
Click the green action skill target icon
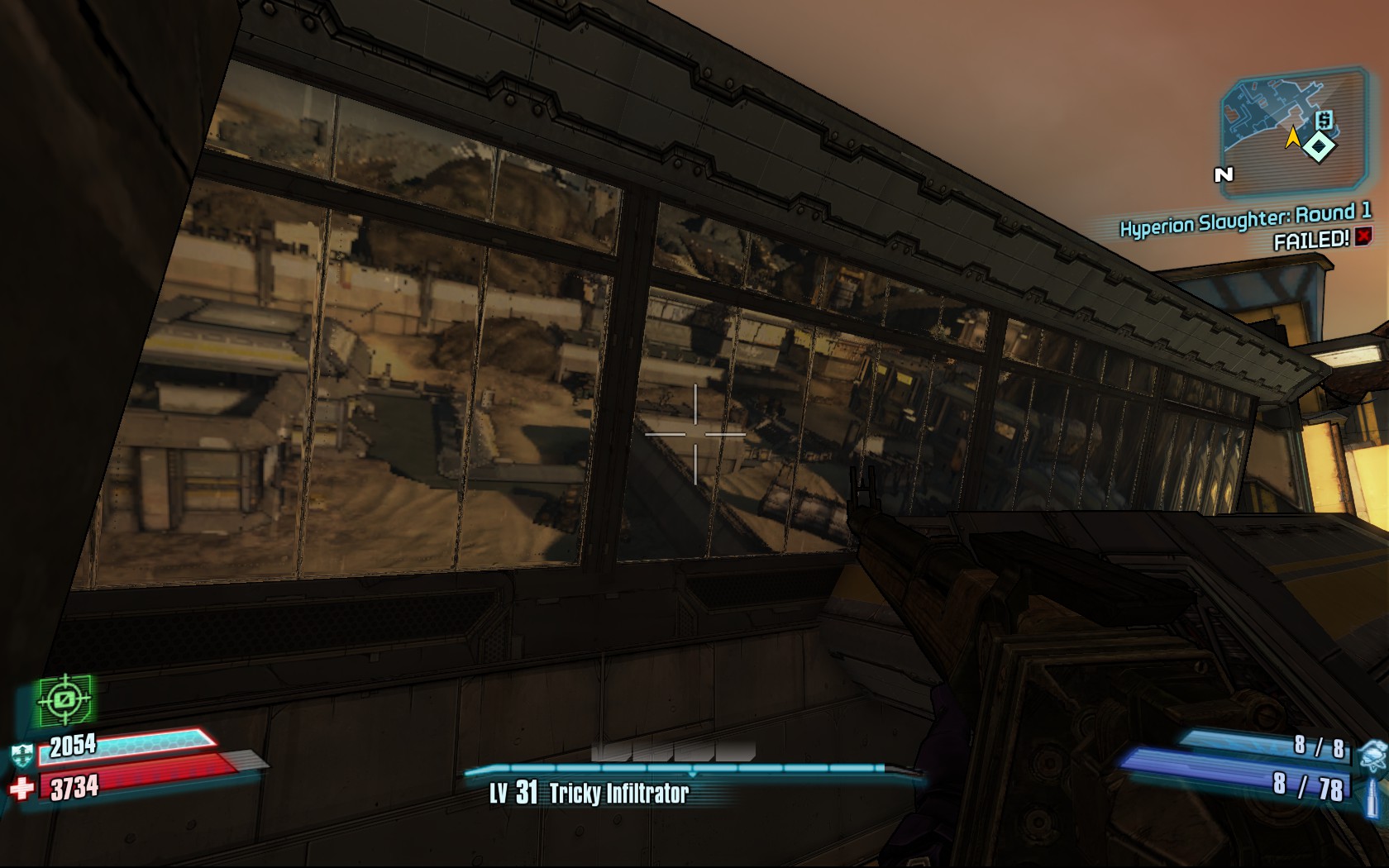pos(64,700)
